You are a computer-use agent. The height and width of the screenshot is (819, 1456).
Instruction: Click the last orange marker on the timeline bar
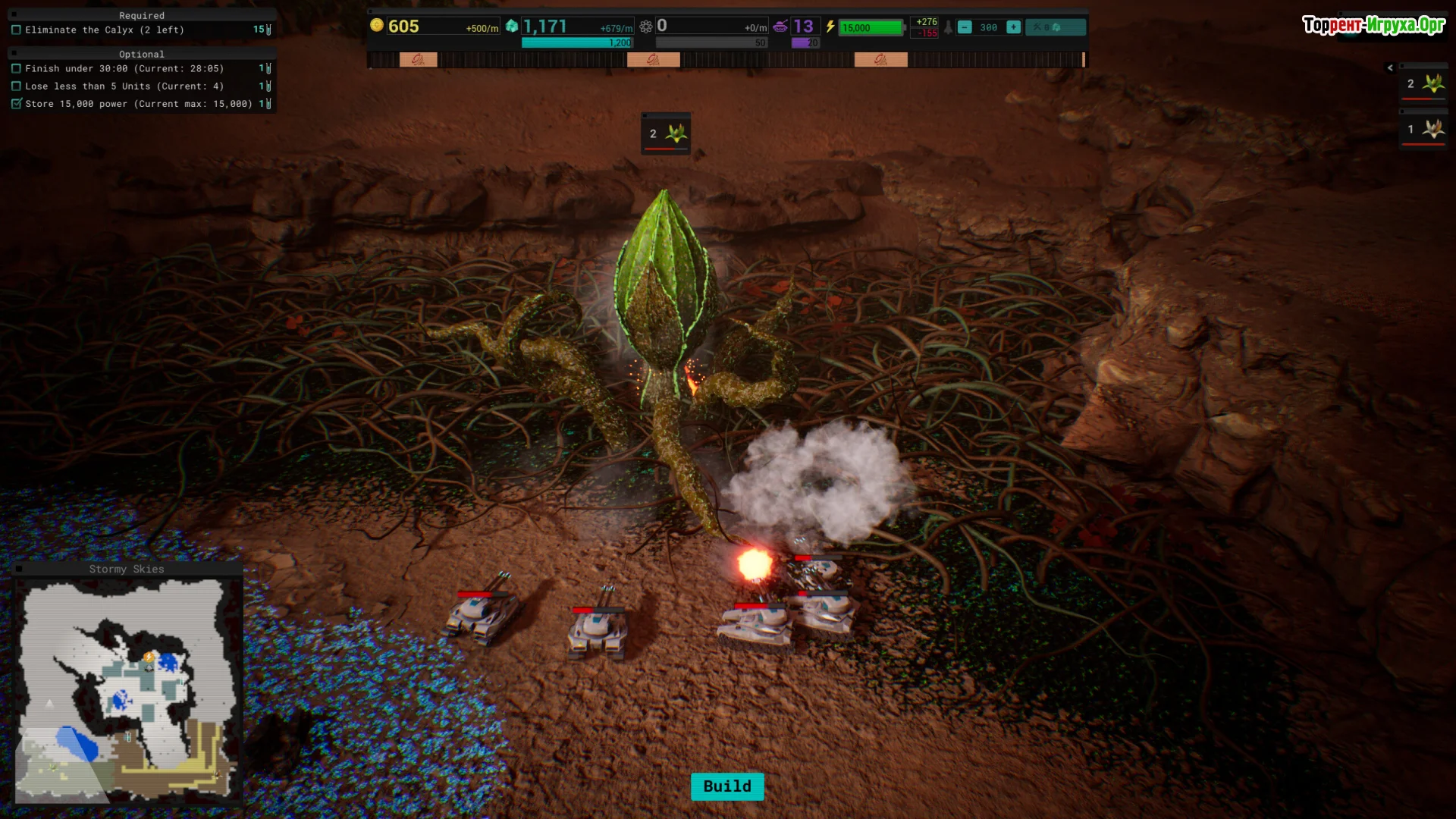pyautogui.click(x=880, y=60)
